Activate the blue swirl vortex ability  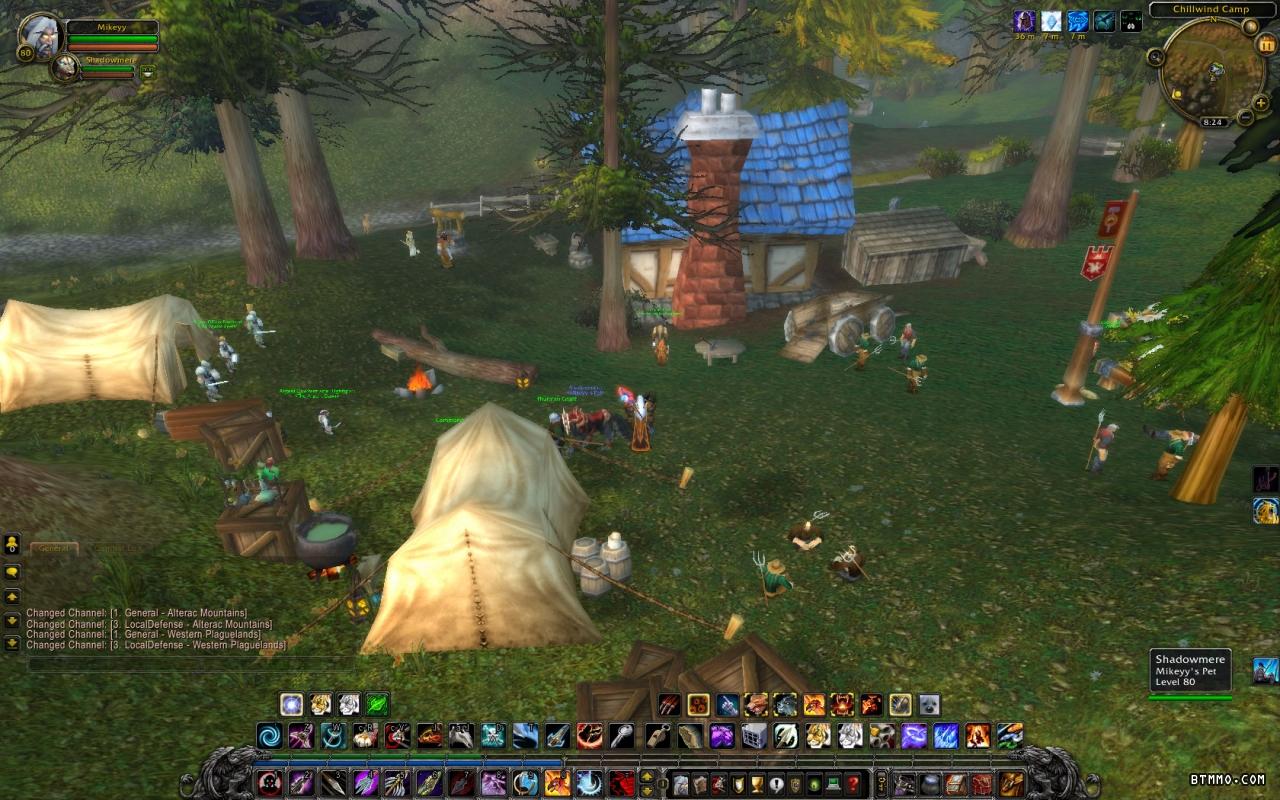269,737
